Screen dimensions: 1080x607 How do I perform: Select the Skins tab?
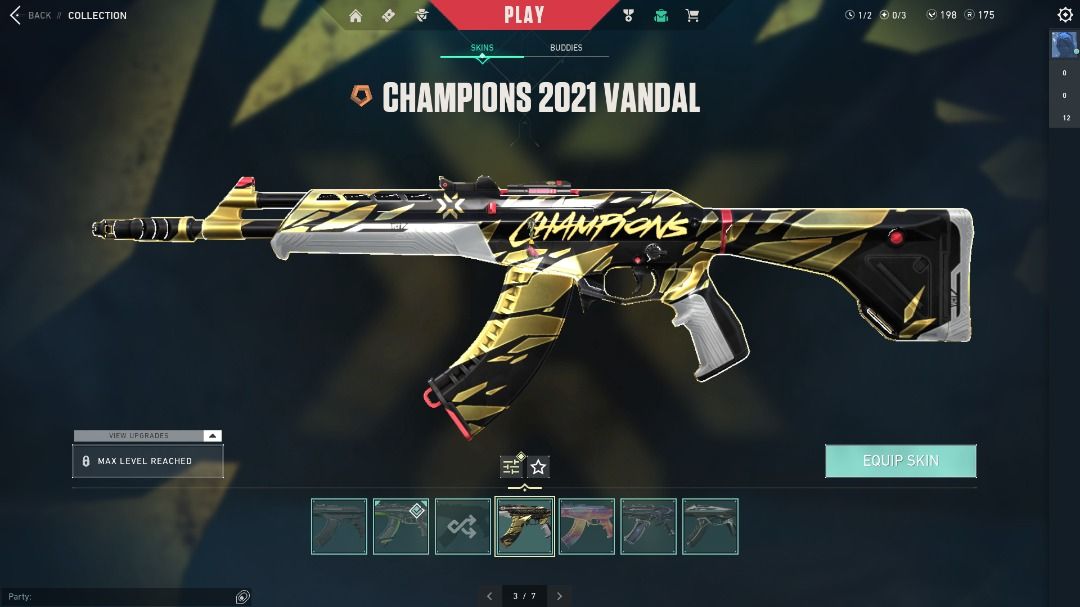click(482, 48)
